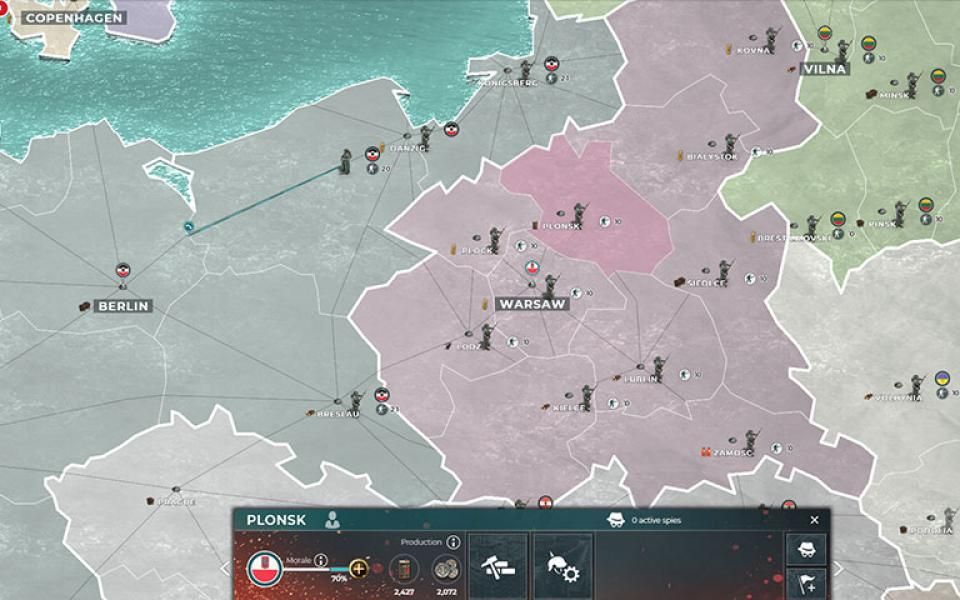Image resolution: width=960 pixels, height=600 pixels.
Task: Select the Copenhagen city label
Action: point(74,18)
